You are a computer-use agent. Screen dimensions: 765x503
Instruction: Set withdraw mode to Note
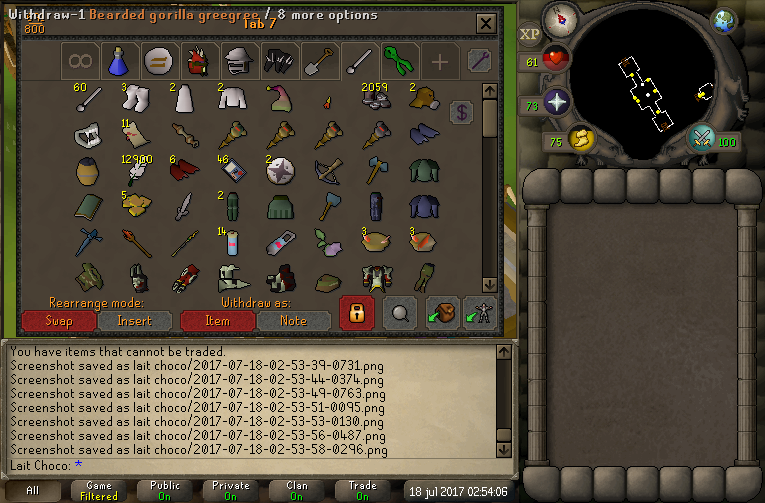pyautogui.click(x=294, y=321)
